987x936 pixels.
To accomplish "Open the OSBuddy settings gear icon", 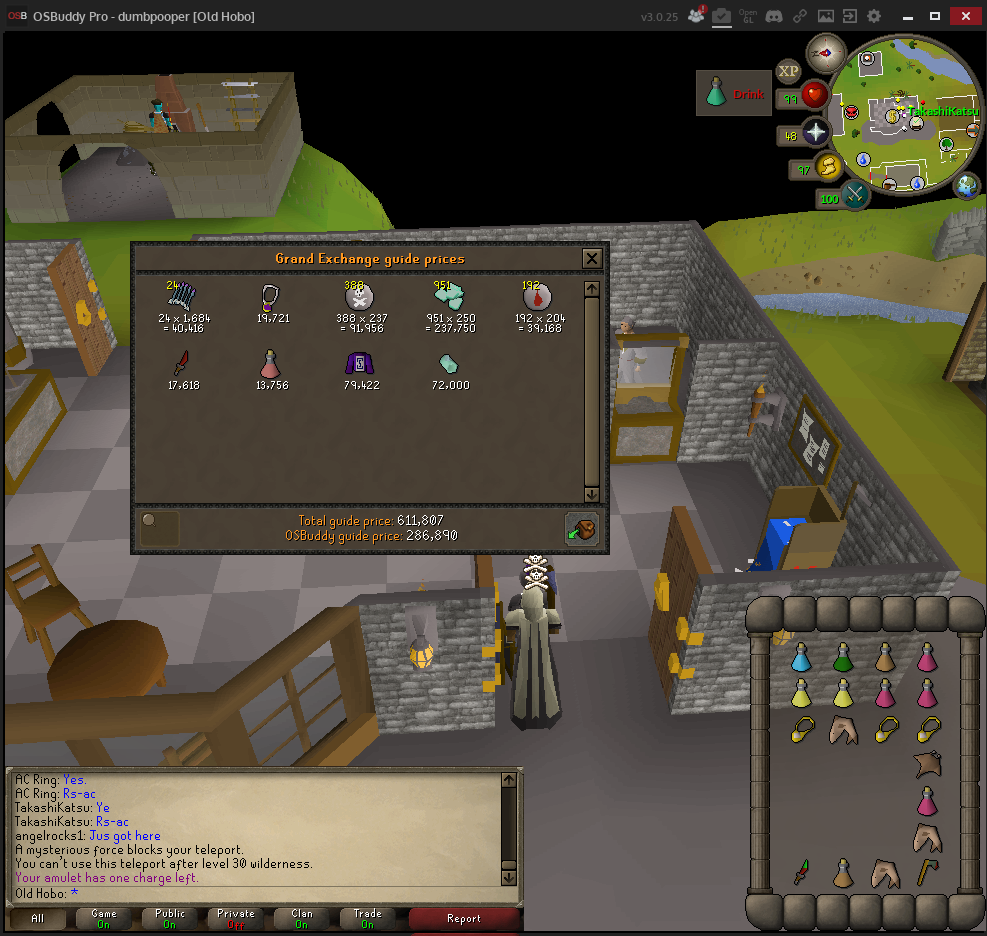I will [x=874, y=17].
